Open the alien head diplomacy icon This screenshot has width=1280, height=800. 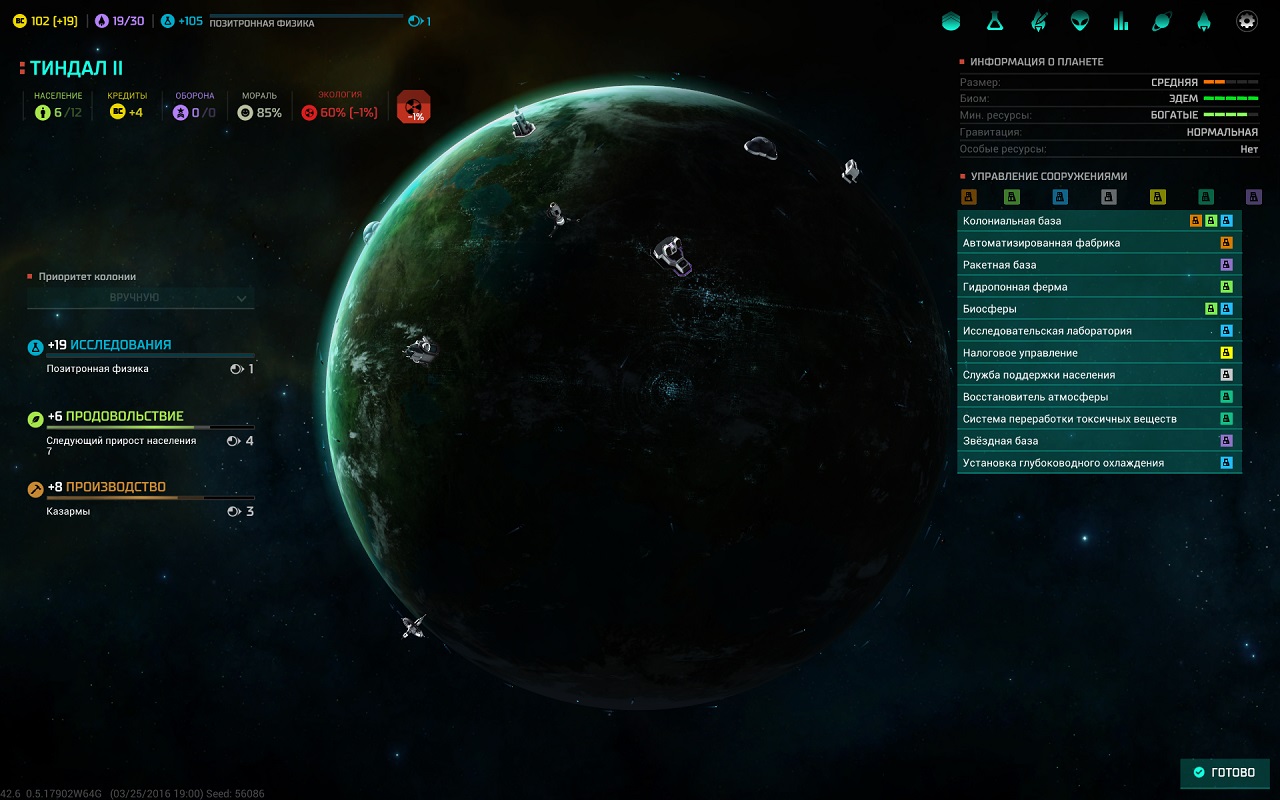(x=1080, y=21)
